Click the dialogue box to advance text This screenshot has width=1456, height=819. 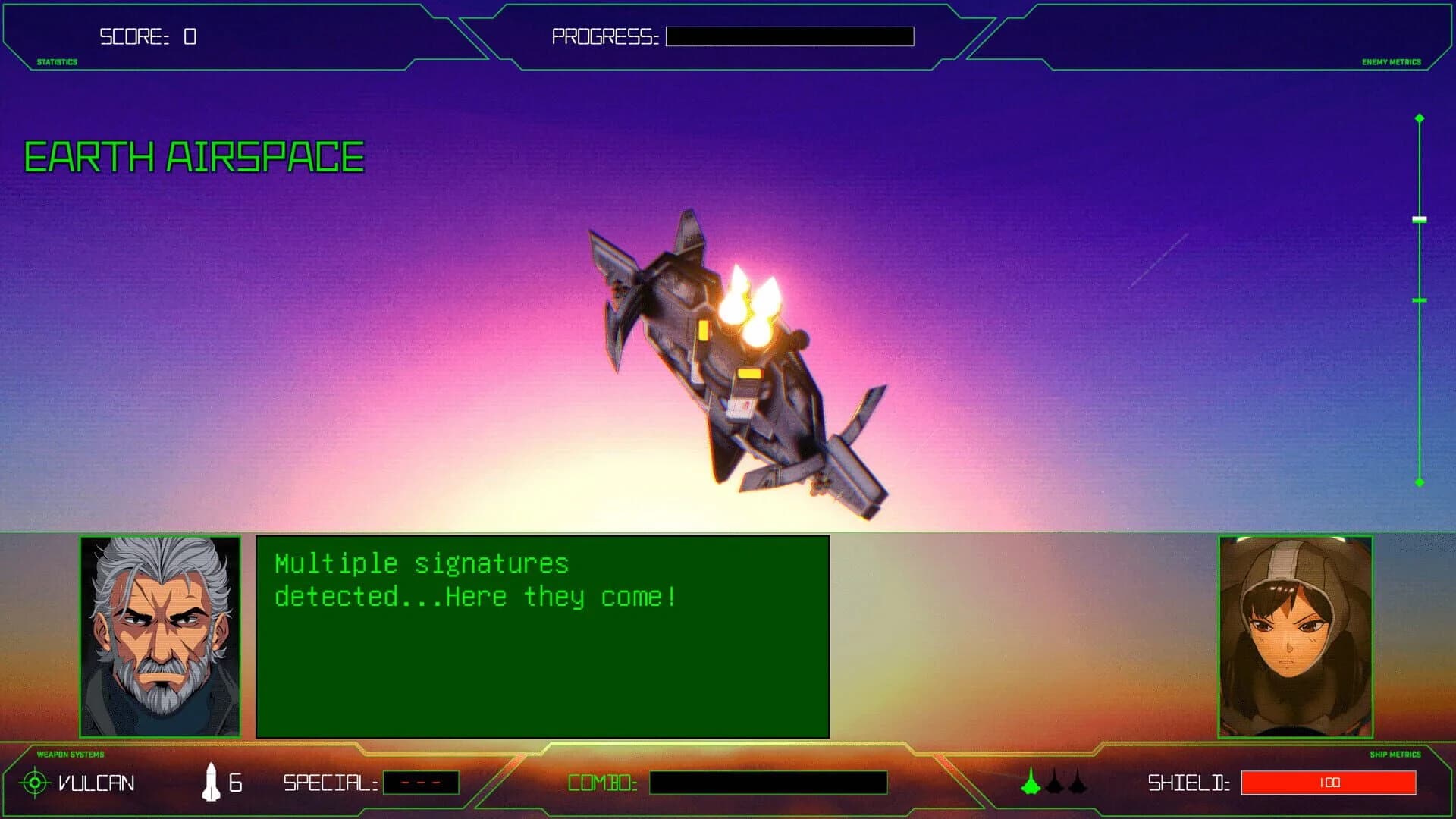coord(542,637)
